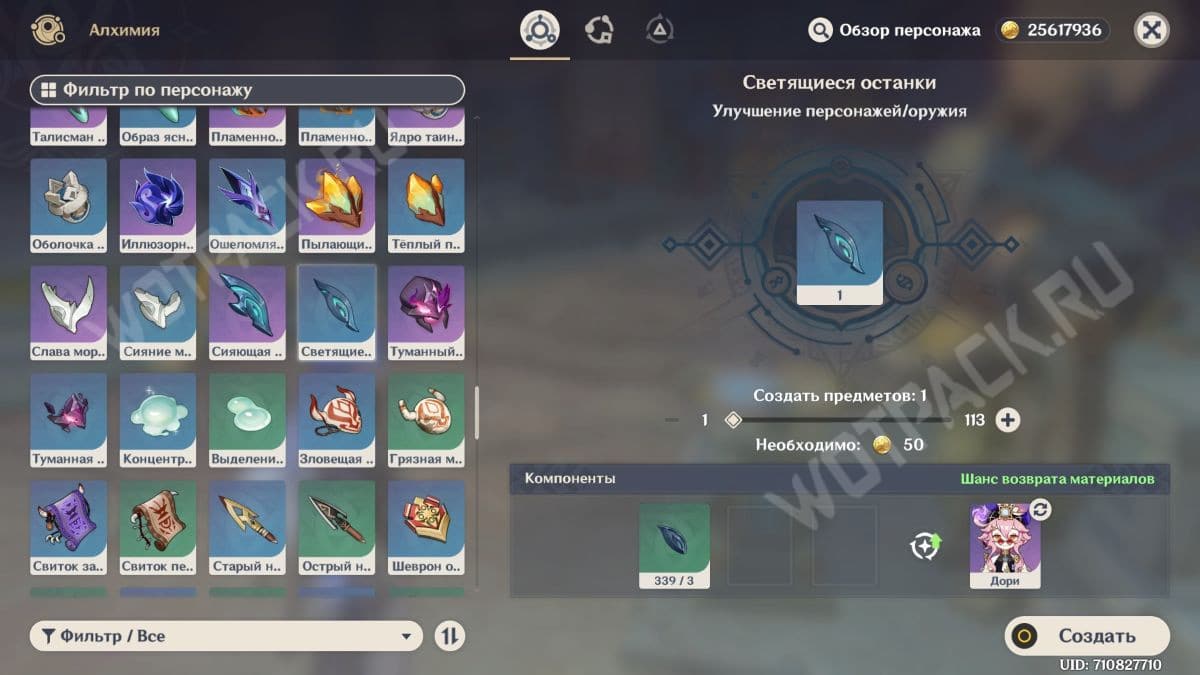The height and width of the screenshot is (675, 1200).
Task: Pick the Старый н... arrowhead item
Action: pyautogui.click(x=247, y=527)
